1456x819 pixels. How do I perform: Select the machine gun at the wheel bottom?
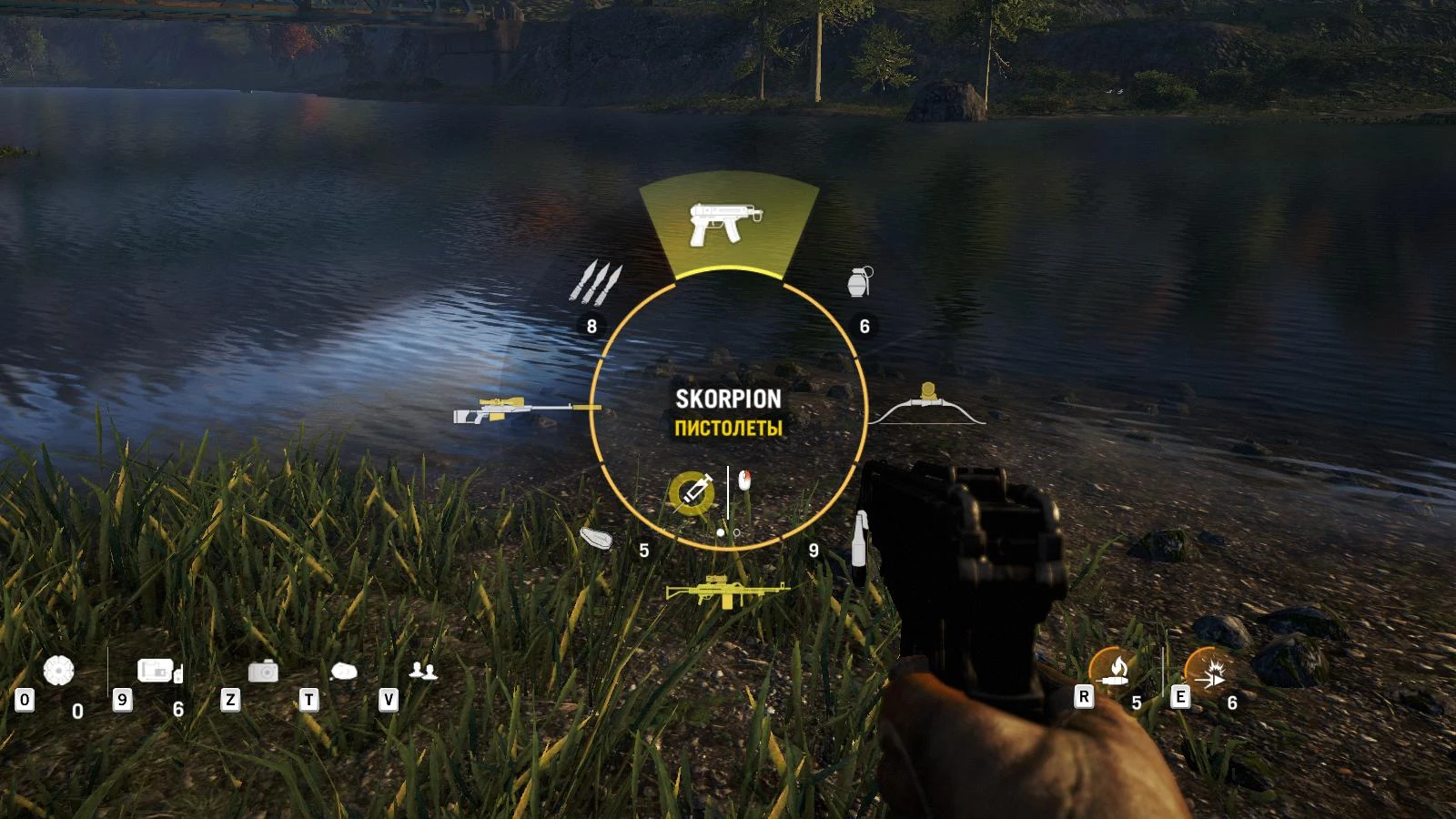[x=728, y=593]
